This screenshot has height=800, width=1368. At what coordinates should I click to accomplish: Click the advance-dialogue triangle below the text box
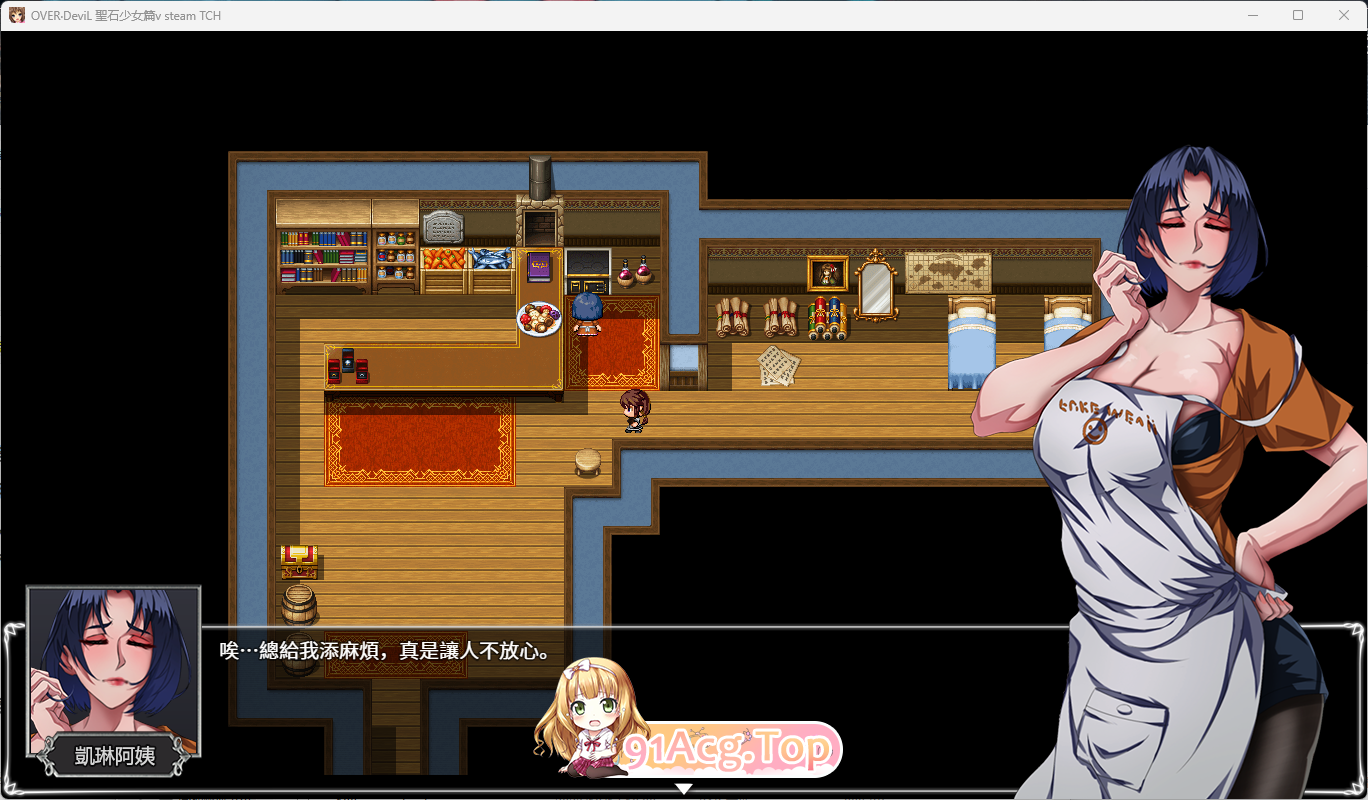click(684, 788)
